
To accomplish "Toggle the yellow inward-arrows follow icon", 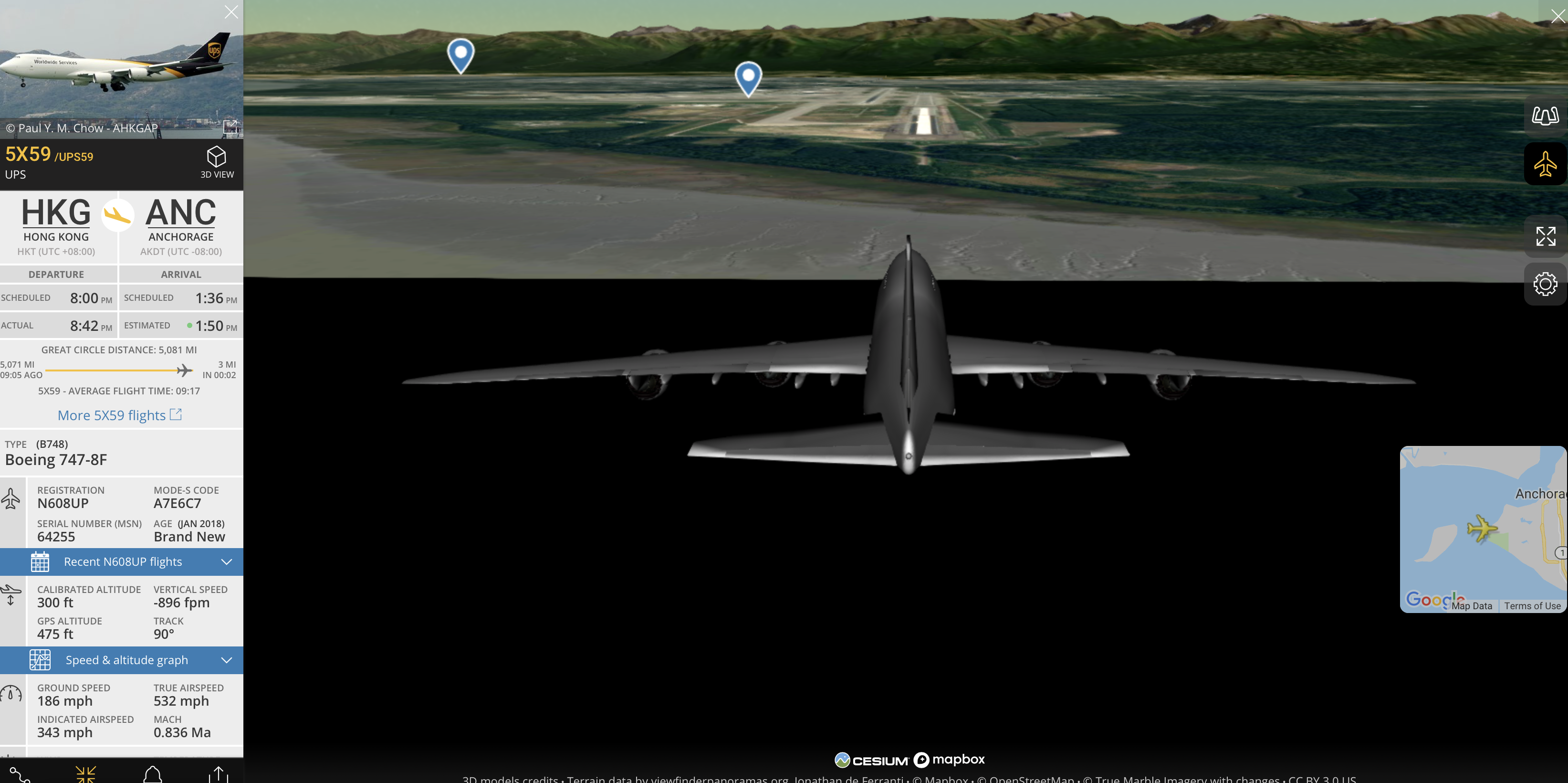I will (85, 774).
